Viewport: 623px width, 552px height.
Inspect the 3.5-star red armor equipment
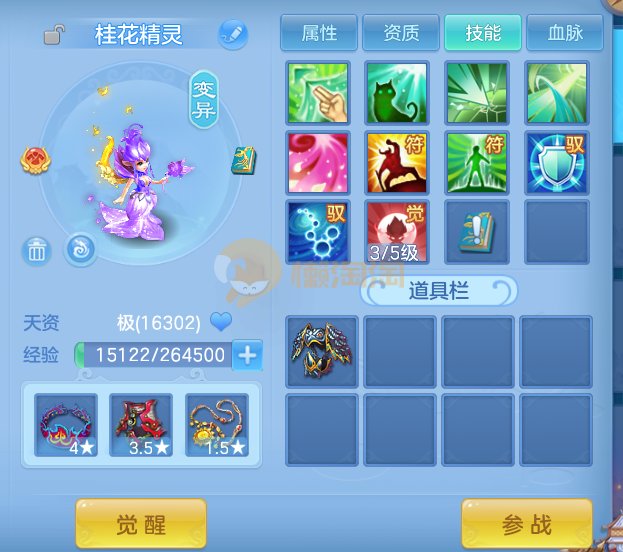pos(141,425)
